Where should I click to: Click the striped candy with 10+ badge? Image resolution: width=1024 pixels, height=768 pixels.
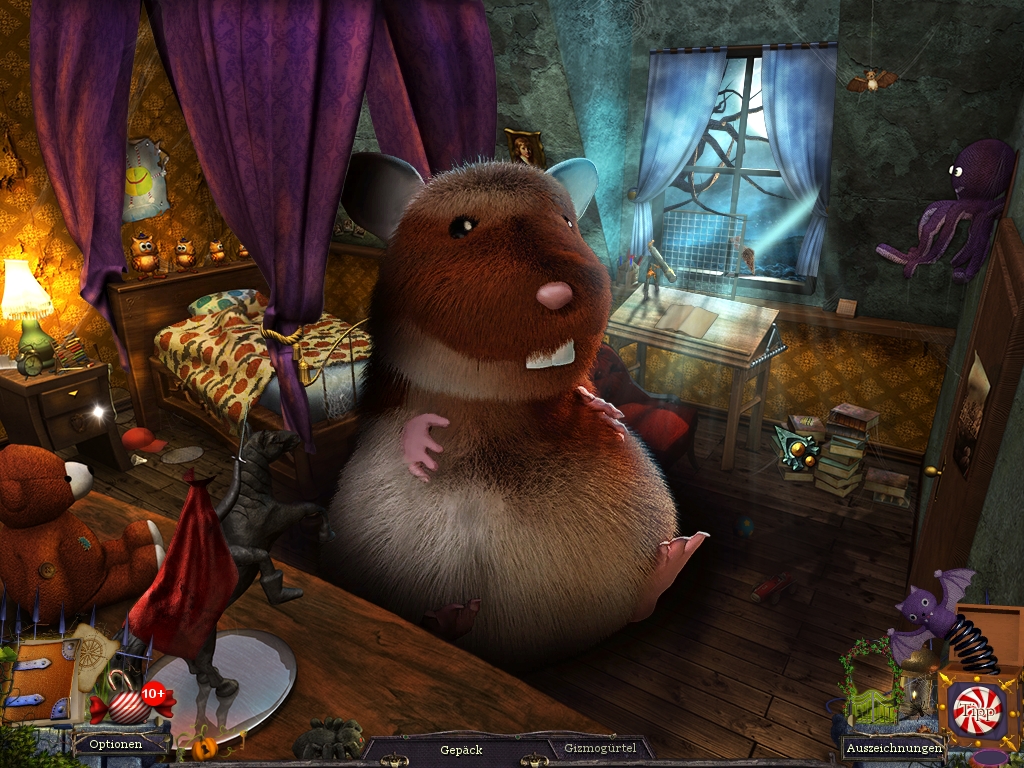click(x=127, y=702)
